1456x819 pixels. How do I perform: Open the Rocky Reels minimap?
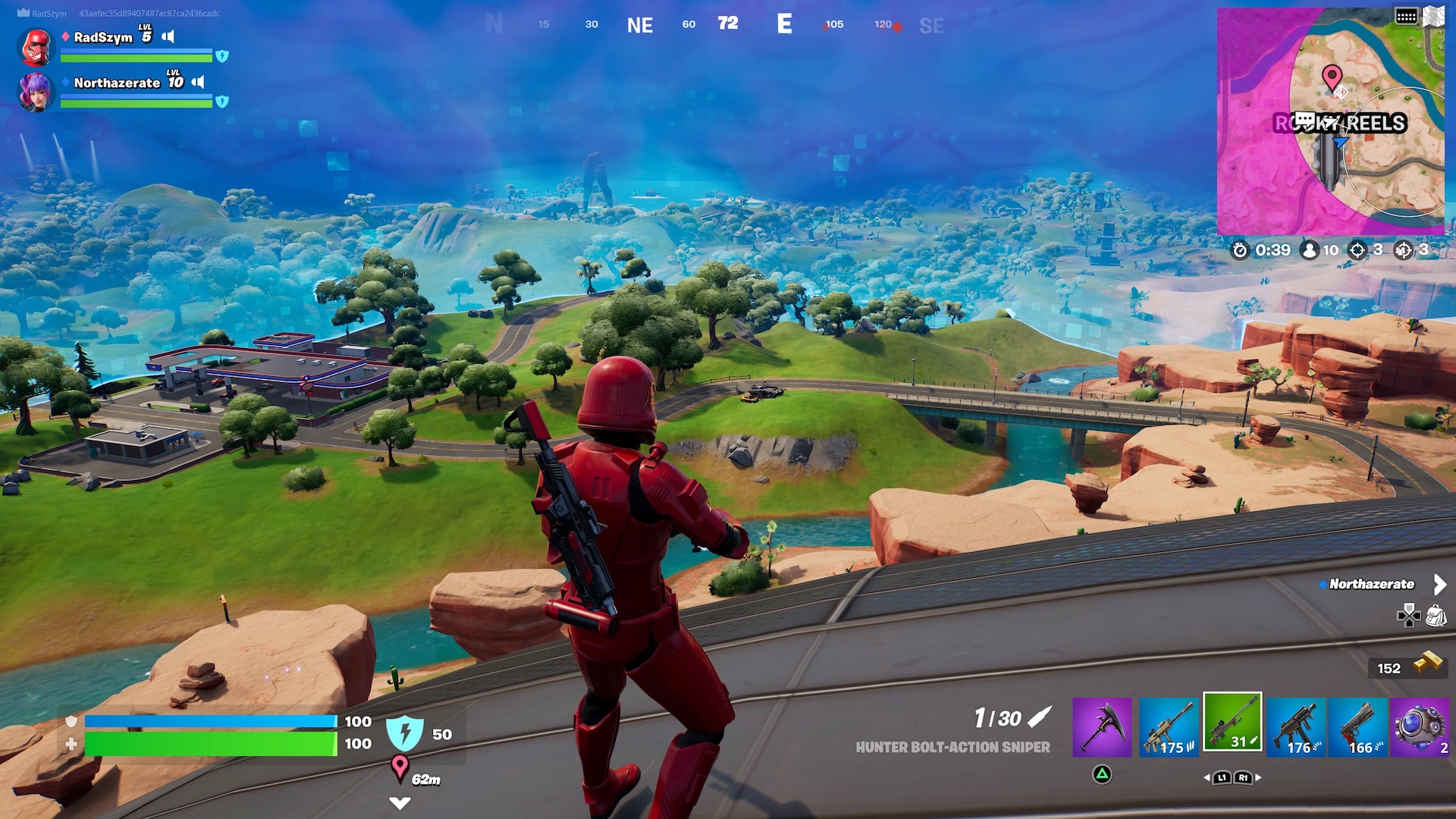click(1330, 121)
